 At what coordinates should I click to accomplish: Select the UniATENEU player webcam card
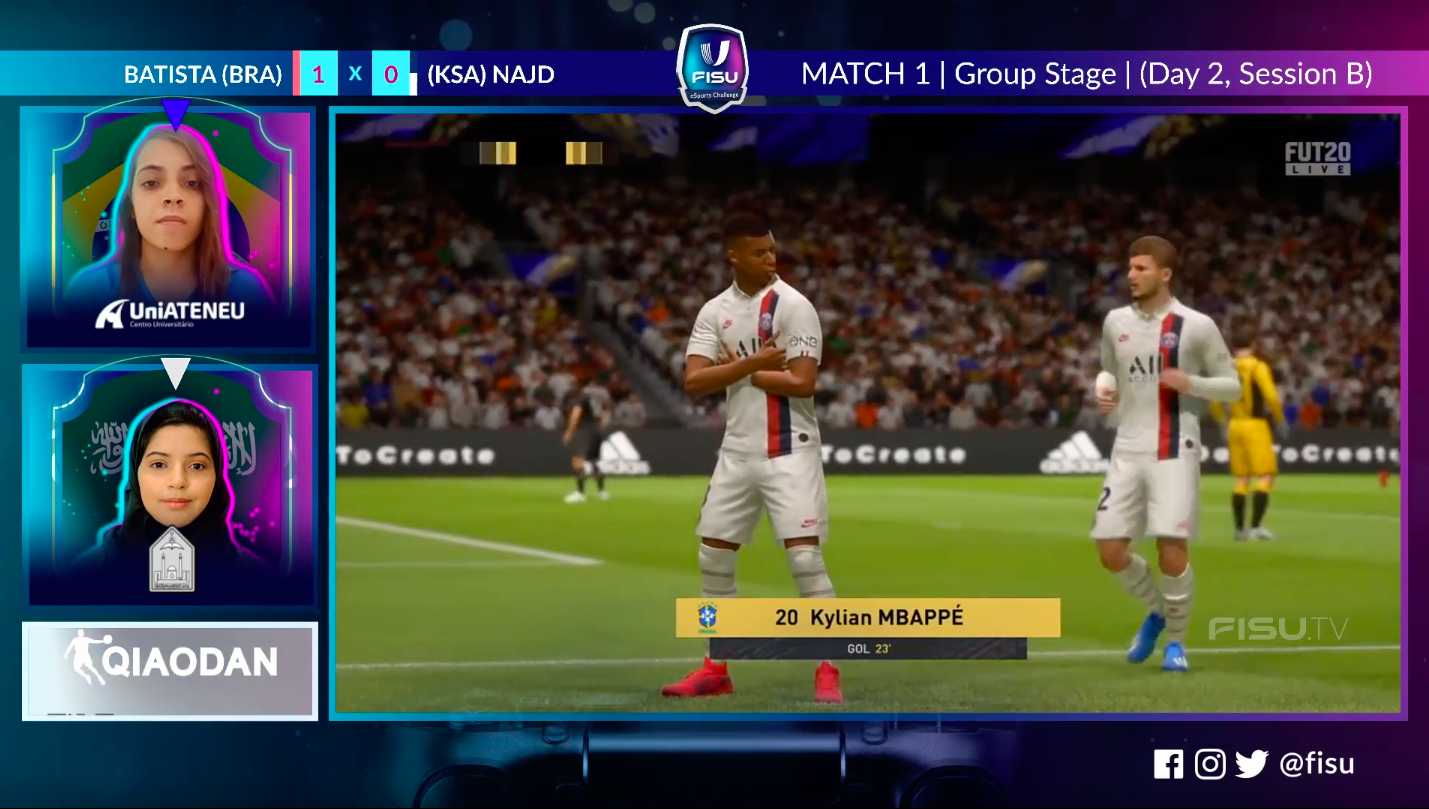169,229
